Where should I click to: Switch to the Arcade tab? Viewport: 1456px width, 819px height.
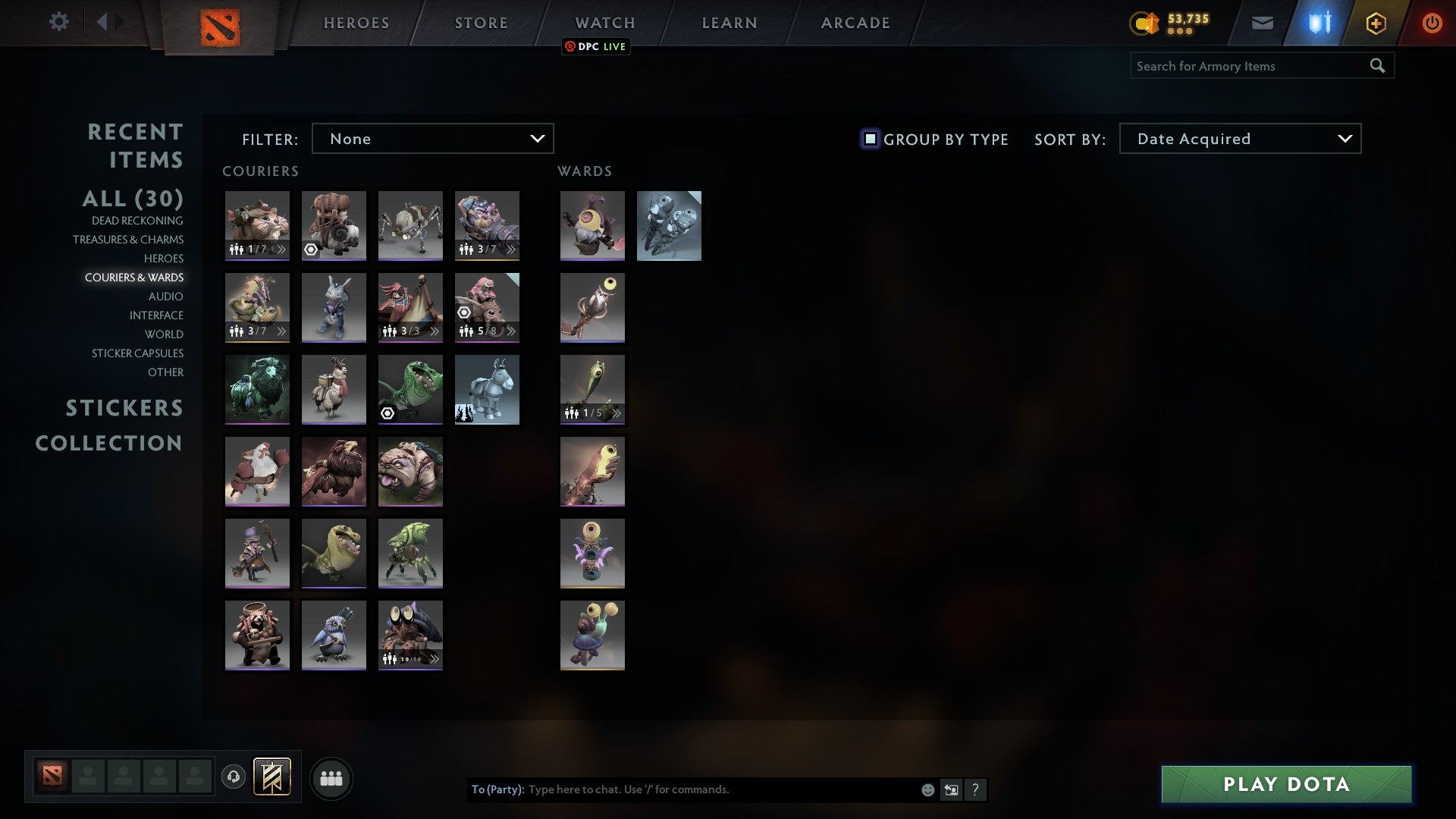tap(855, 23)
